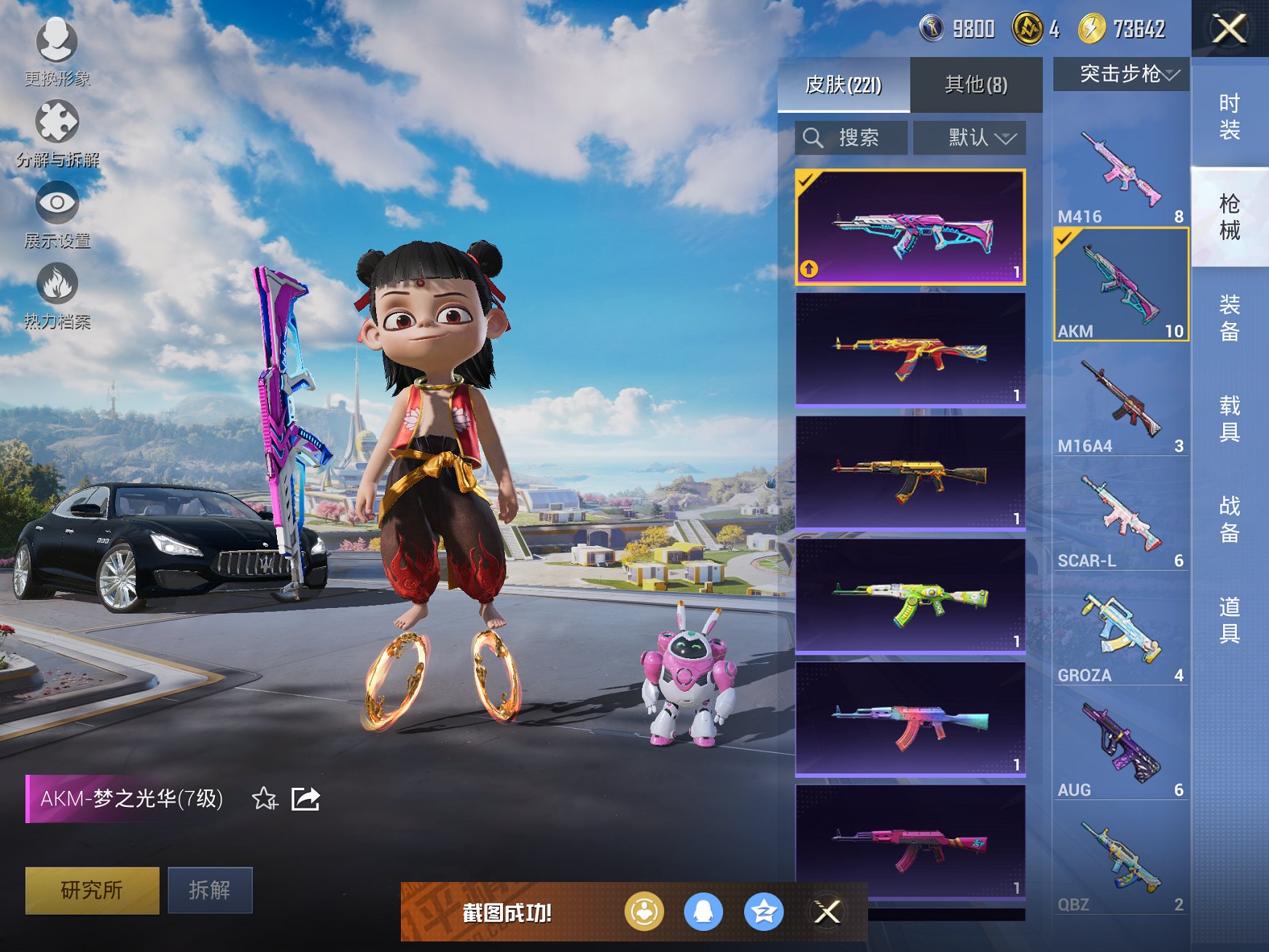This screenshot has height=952, width=1269.
Task: Open 展示设置 display settings
Action: tap(57, 214)
